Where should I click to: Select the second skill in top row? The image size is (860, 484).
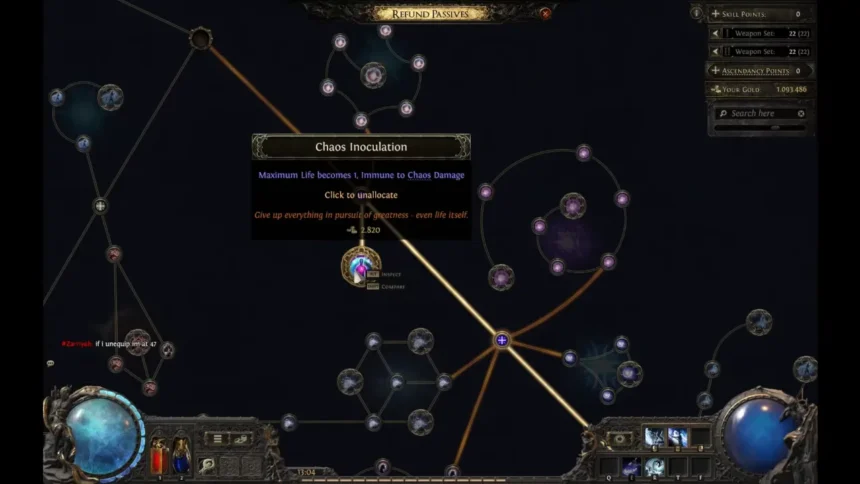click(x=677, y=436)
